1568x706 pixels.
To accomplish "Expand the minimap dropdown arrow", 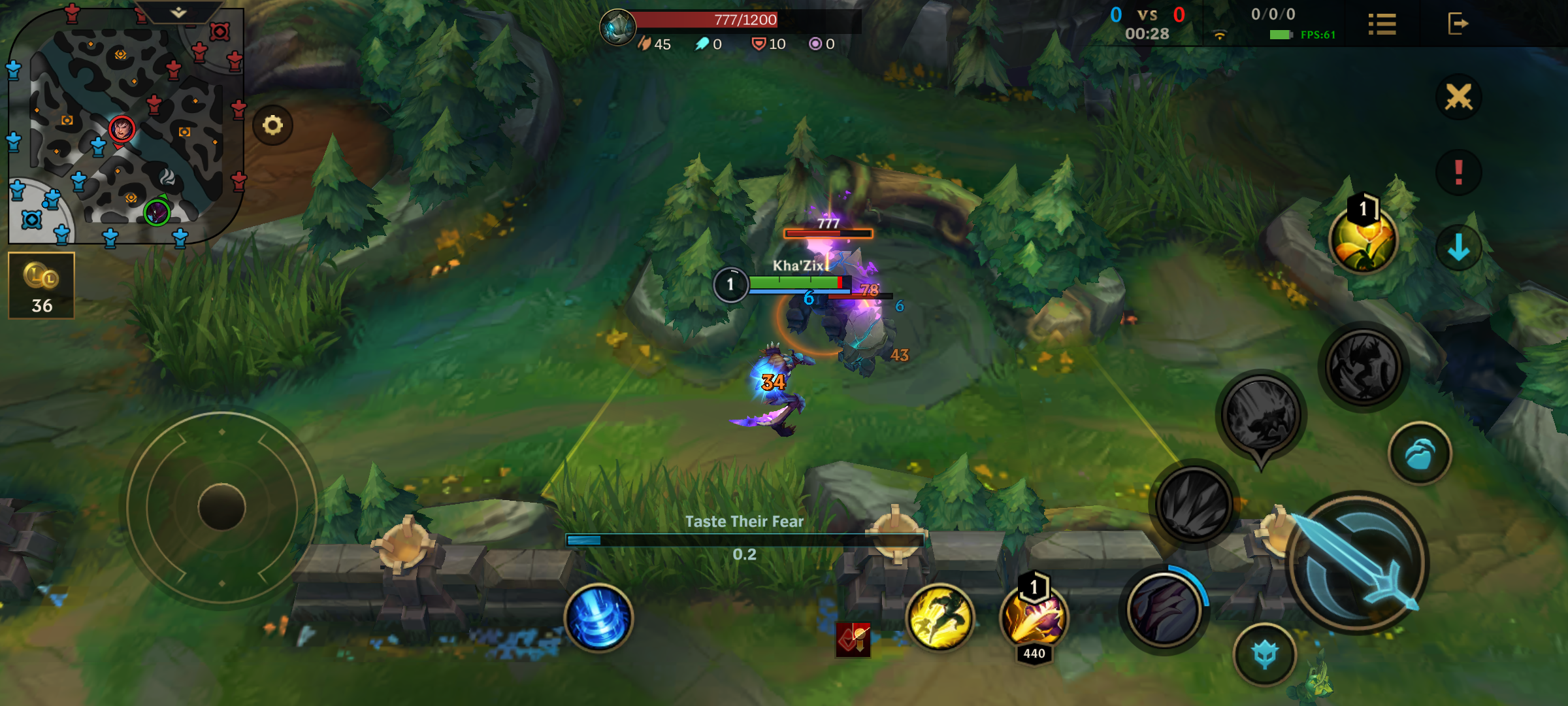I will tap(178, 12).
